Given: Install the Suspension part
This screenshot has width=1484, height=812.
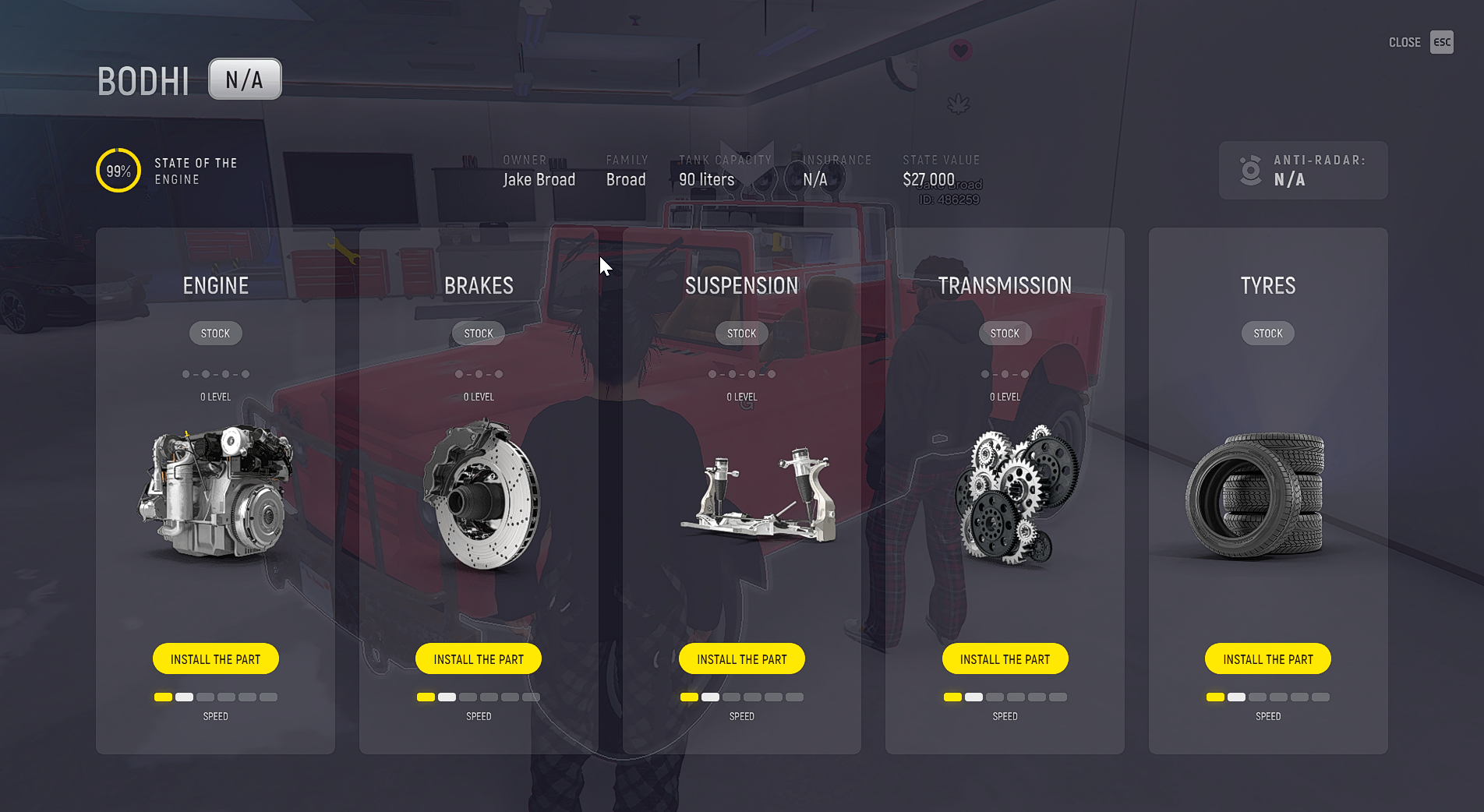Looking at the screenshot, I should pos(741,658).
